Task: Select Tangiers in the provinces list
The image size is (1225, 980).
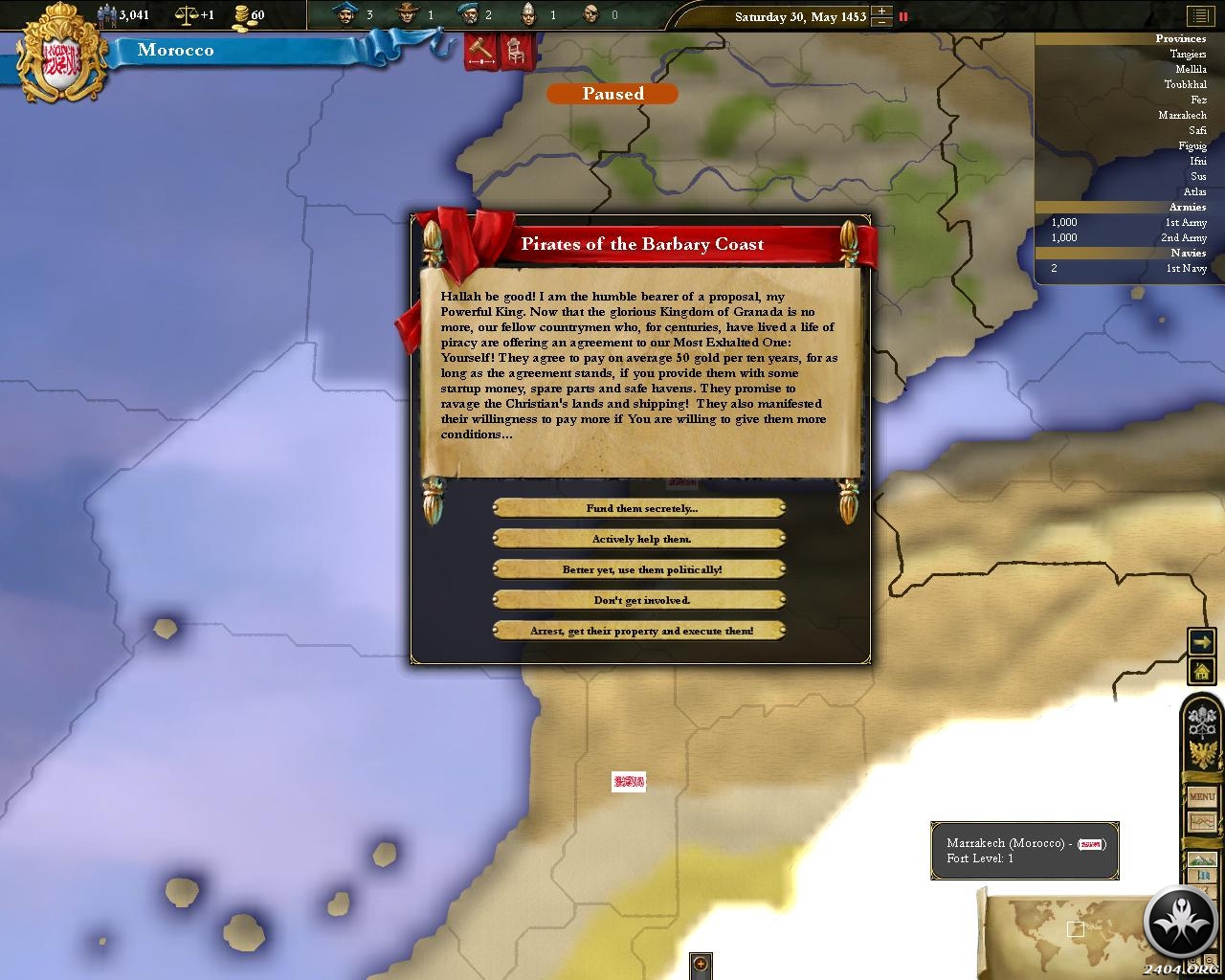Action: pyautogui.click(x=1188, y=55)
